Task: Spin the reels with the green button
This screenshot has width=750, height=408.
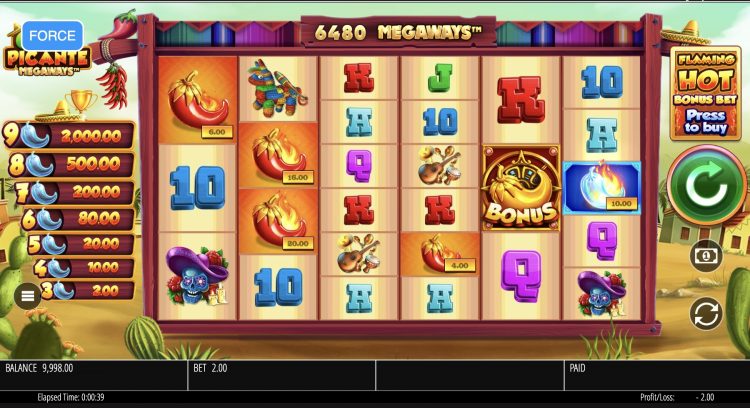Action: click(706, 187)
